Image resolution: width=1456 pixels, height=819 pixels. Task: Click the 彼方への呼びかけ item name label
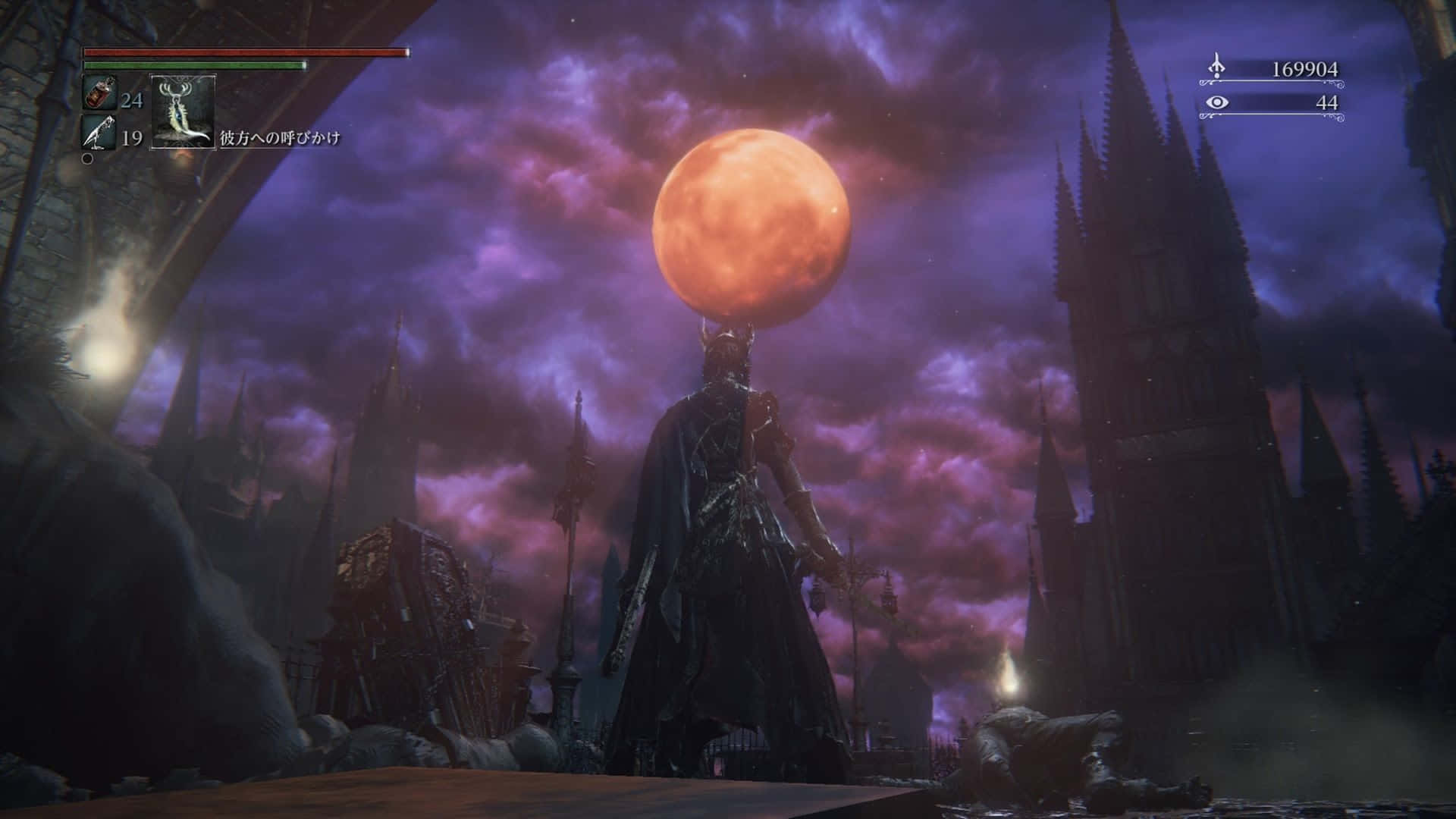click(281, 136)
